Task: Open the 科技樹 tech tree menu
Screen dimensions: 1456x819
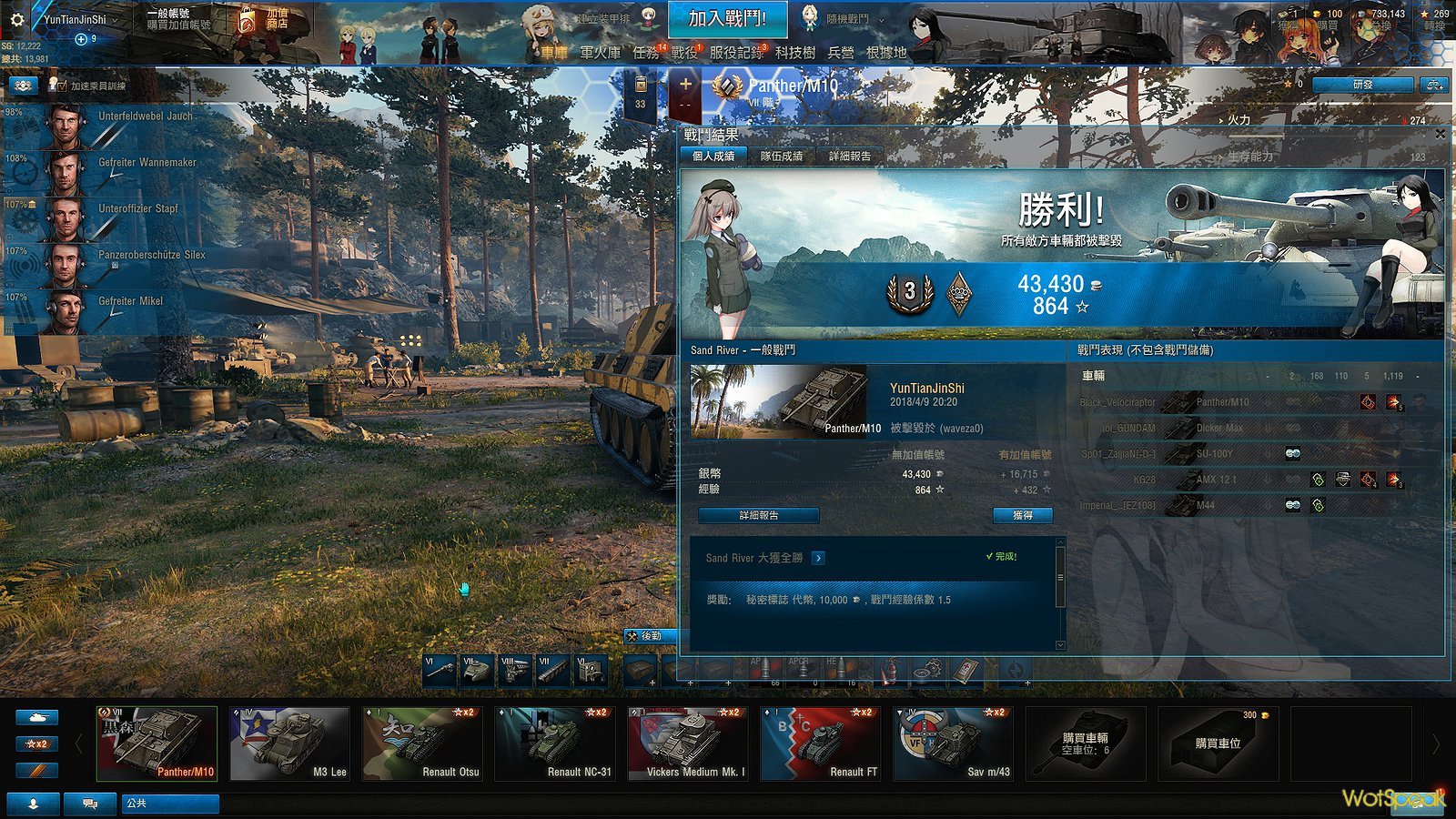Action: tap(794, 53)
